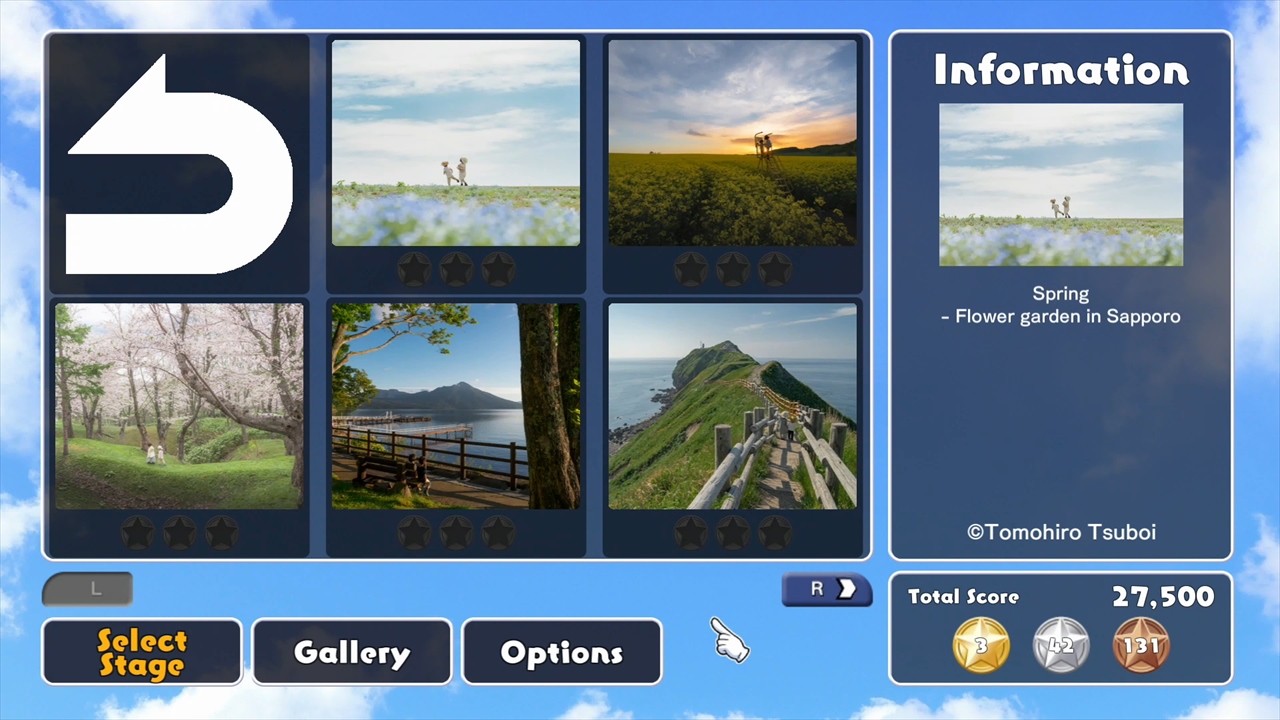This screenshot has height=720, width=1280.
Task: Open the Gallery
Action: [351, 651]
